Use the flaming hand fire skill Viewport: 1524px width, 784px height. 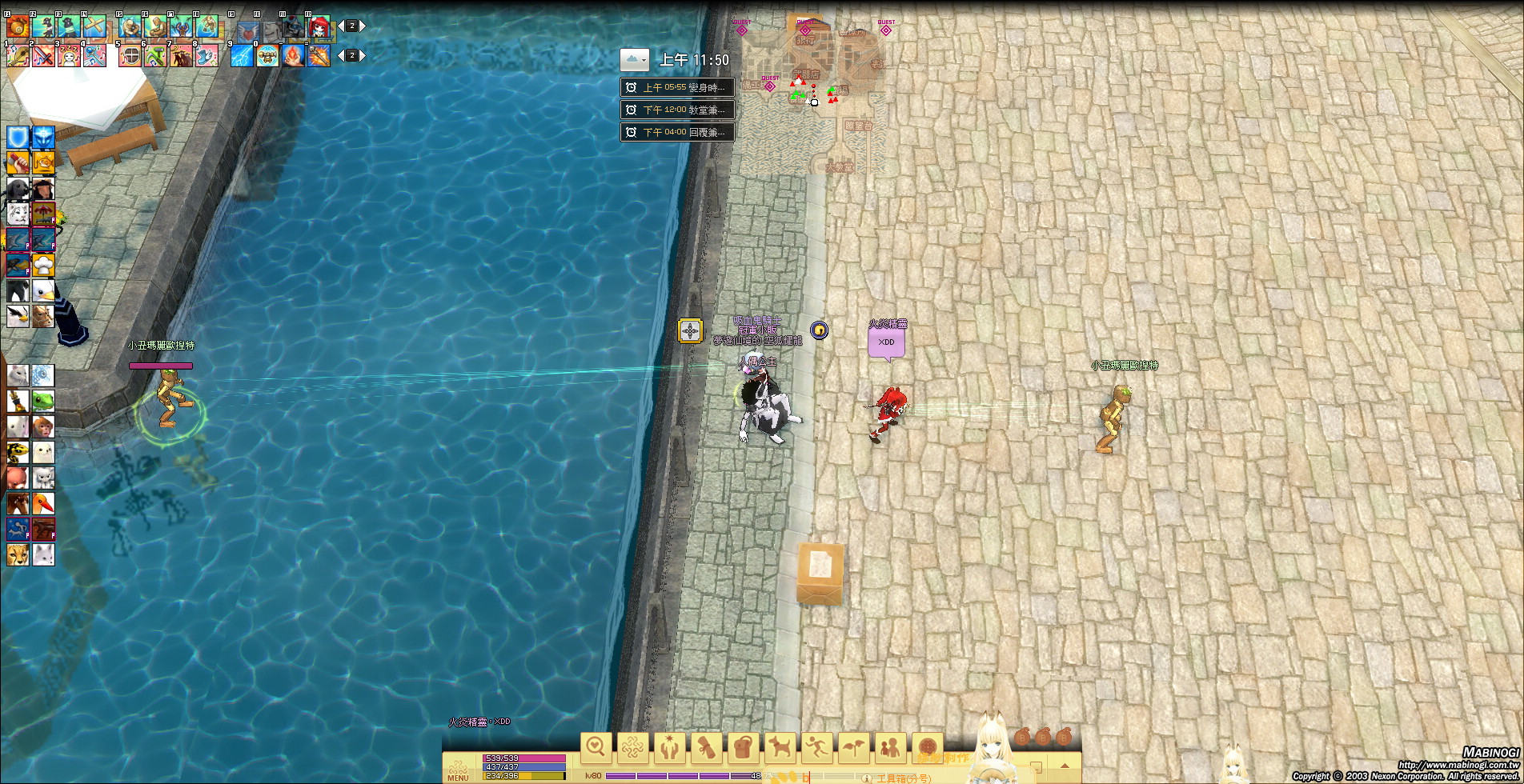(293, 56)
